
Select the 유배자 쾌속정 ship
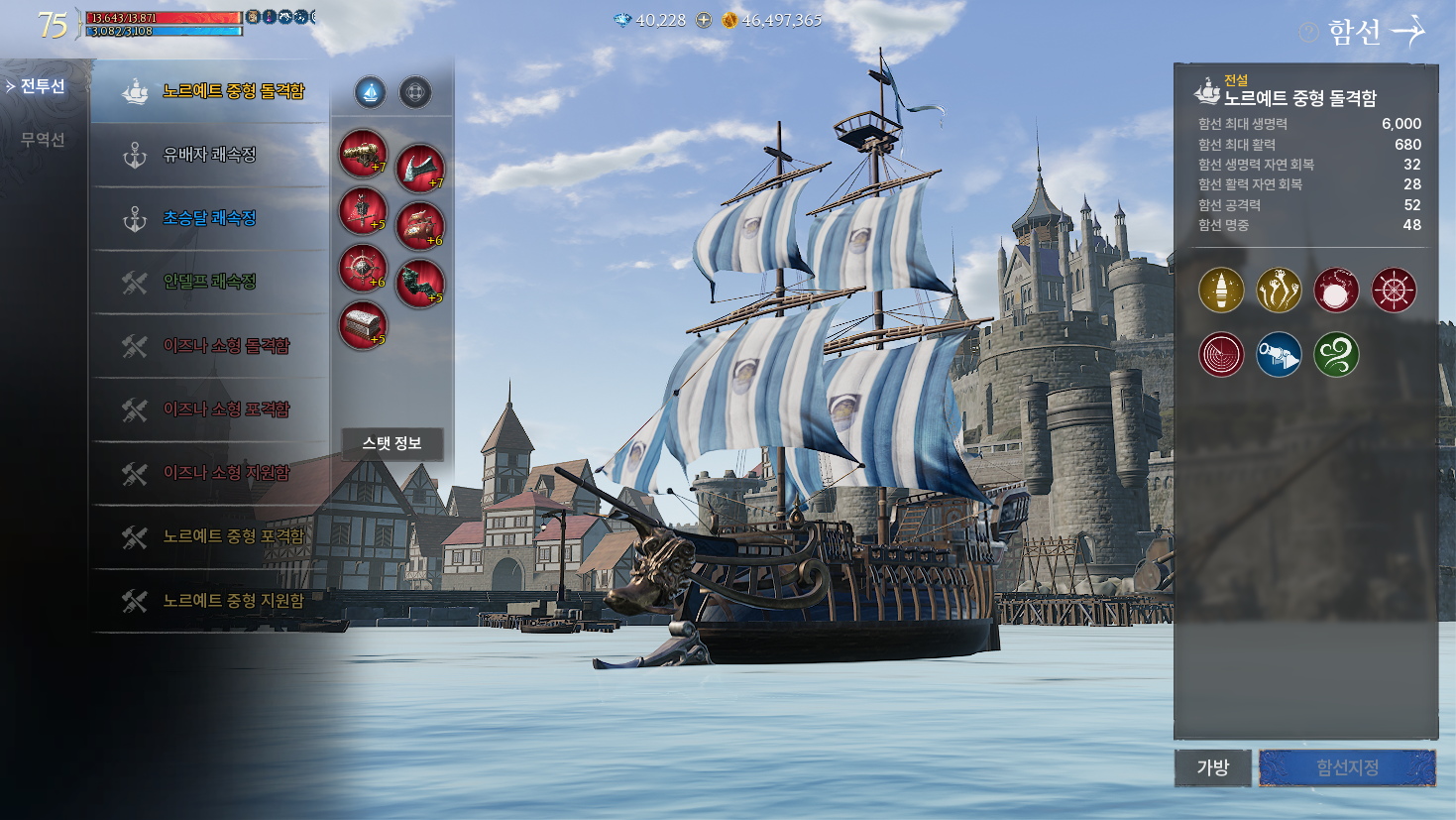pyautogui.click(x=209, y=155)
